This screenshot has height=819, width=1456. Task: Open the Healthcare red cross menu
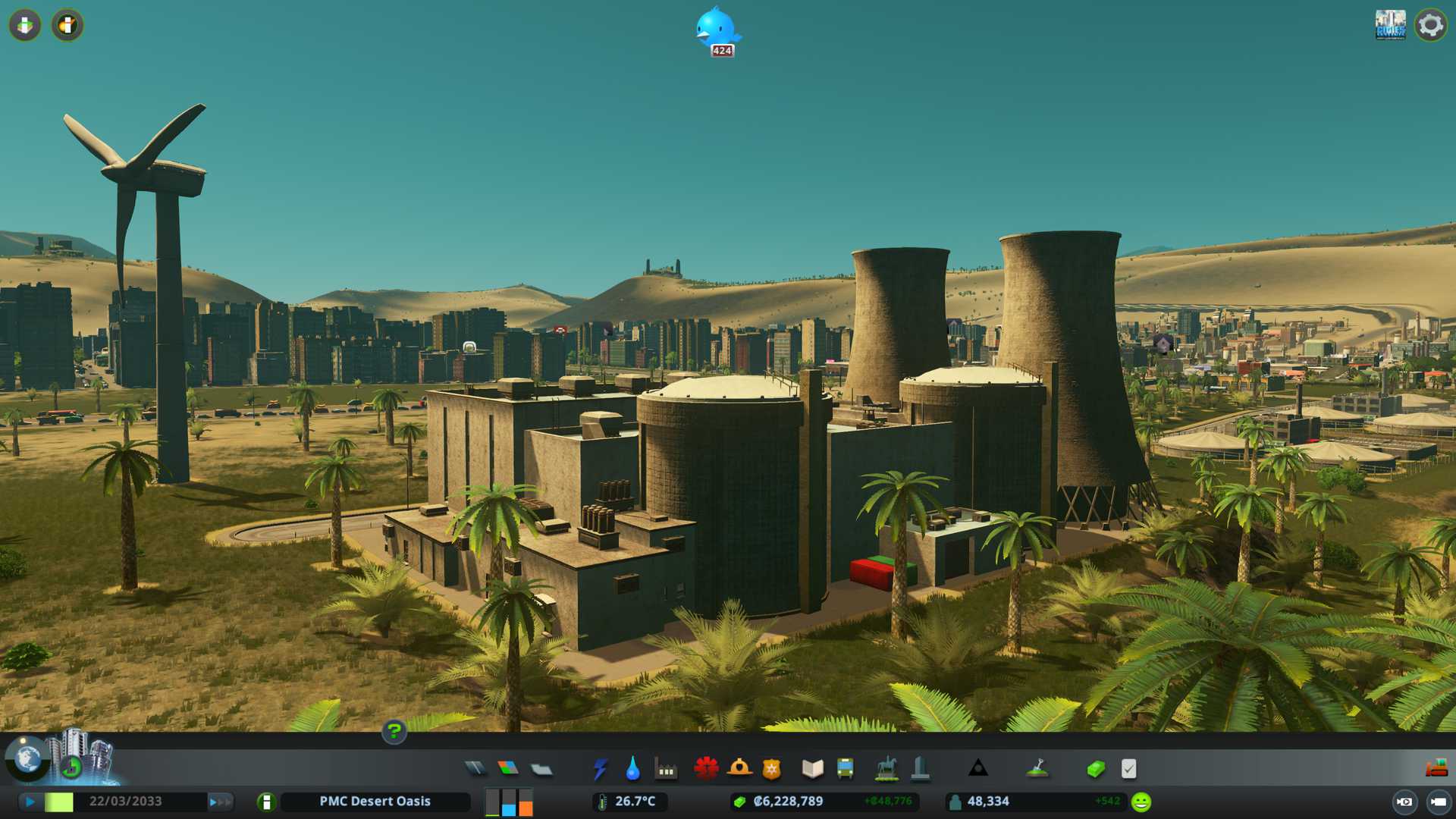[x=706, y=769]
